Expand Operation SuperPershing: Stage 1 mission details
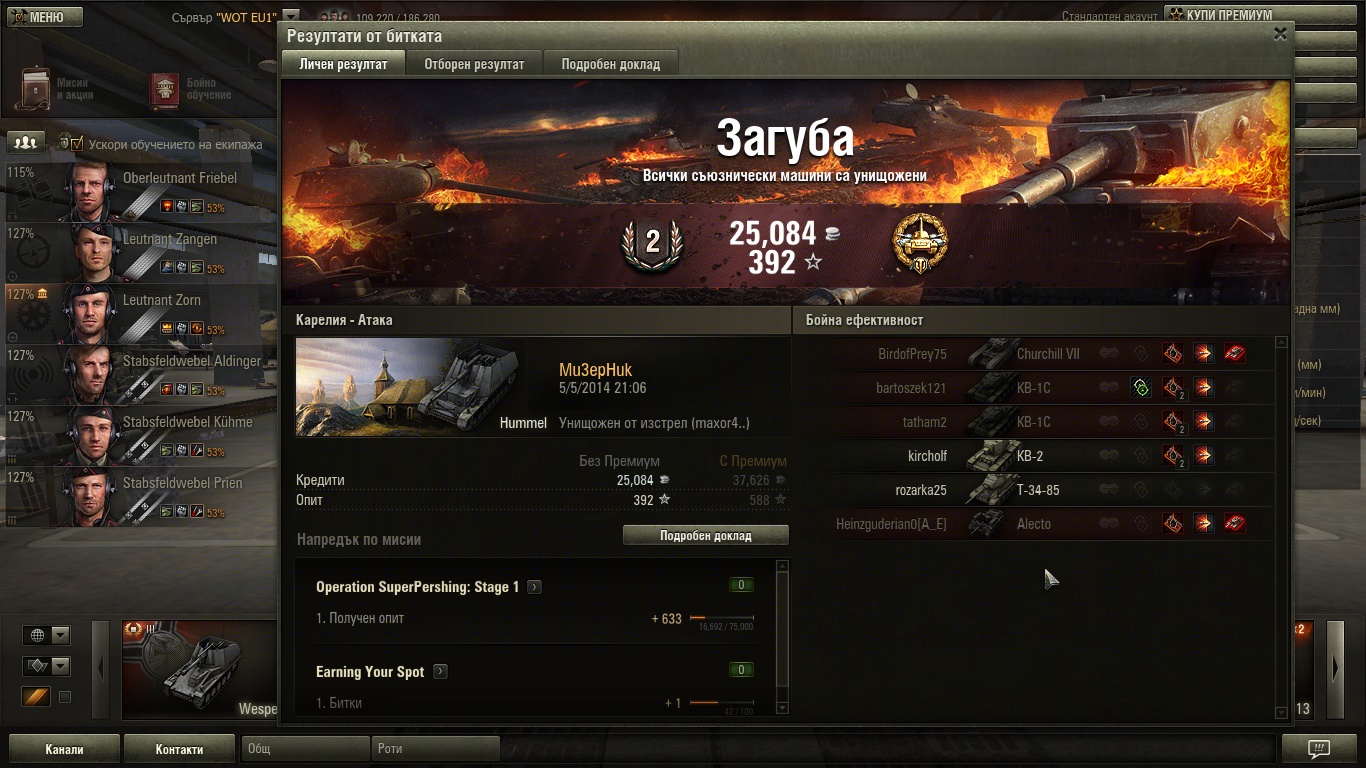Viewport: 1366px width, 768px height. coord(535,587)
